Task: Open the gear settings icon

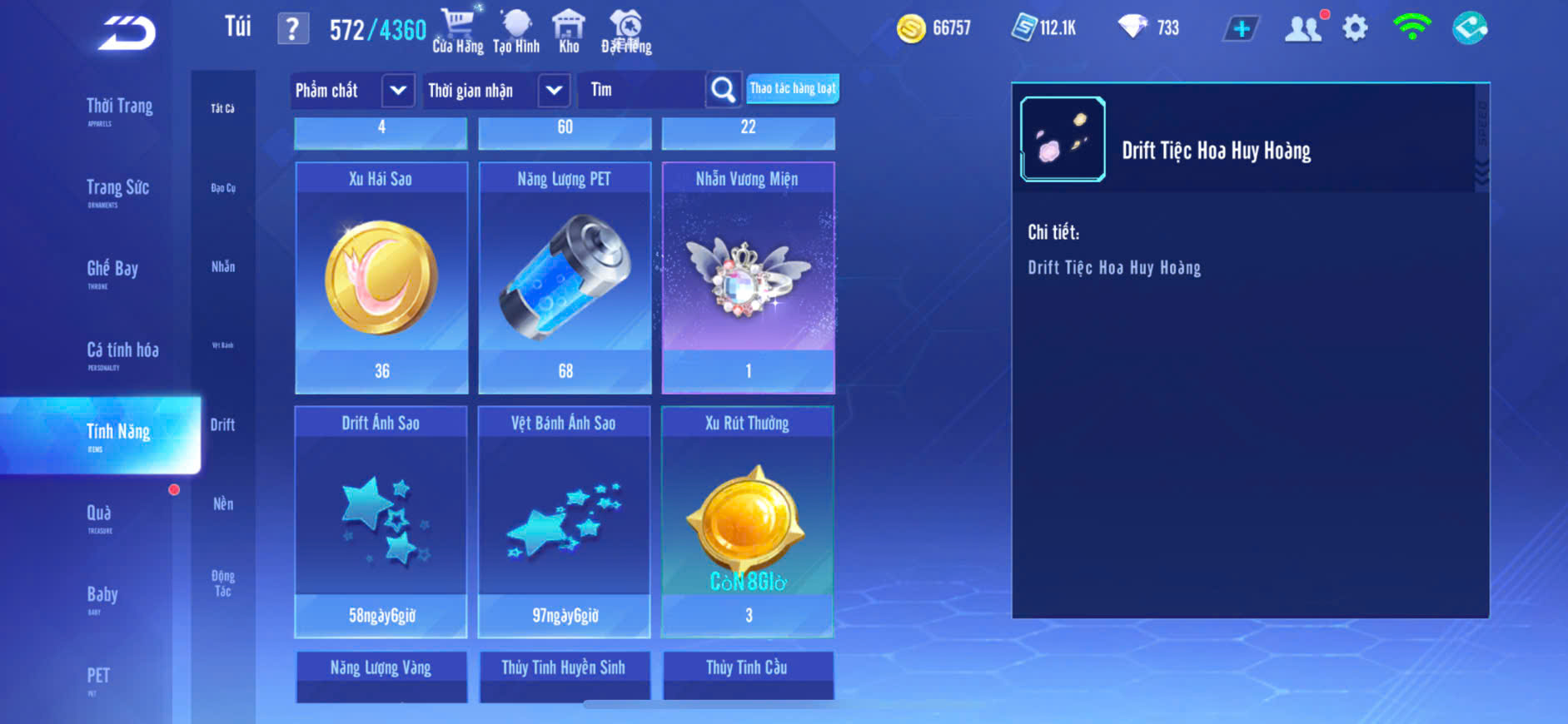Action: [x=1355, y=28]
